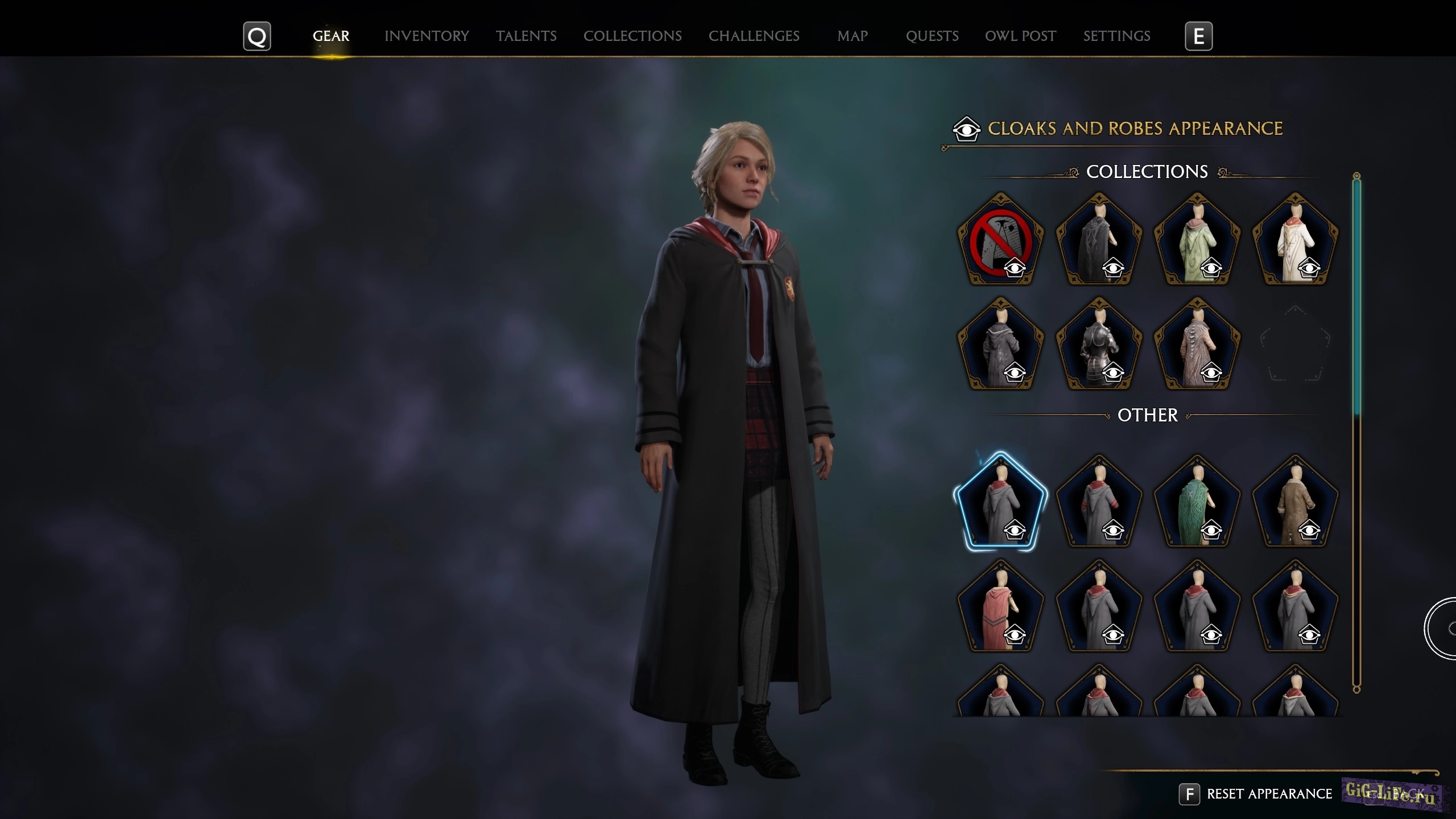
Task: Select the pink scaled robe appearance
Action: click(1197, 345)
